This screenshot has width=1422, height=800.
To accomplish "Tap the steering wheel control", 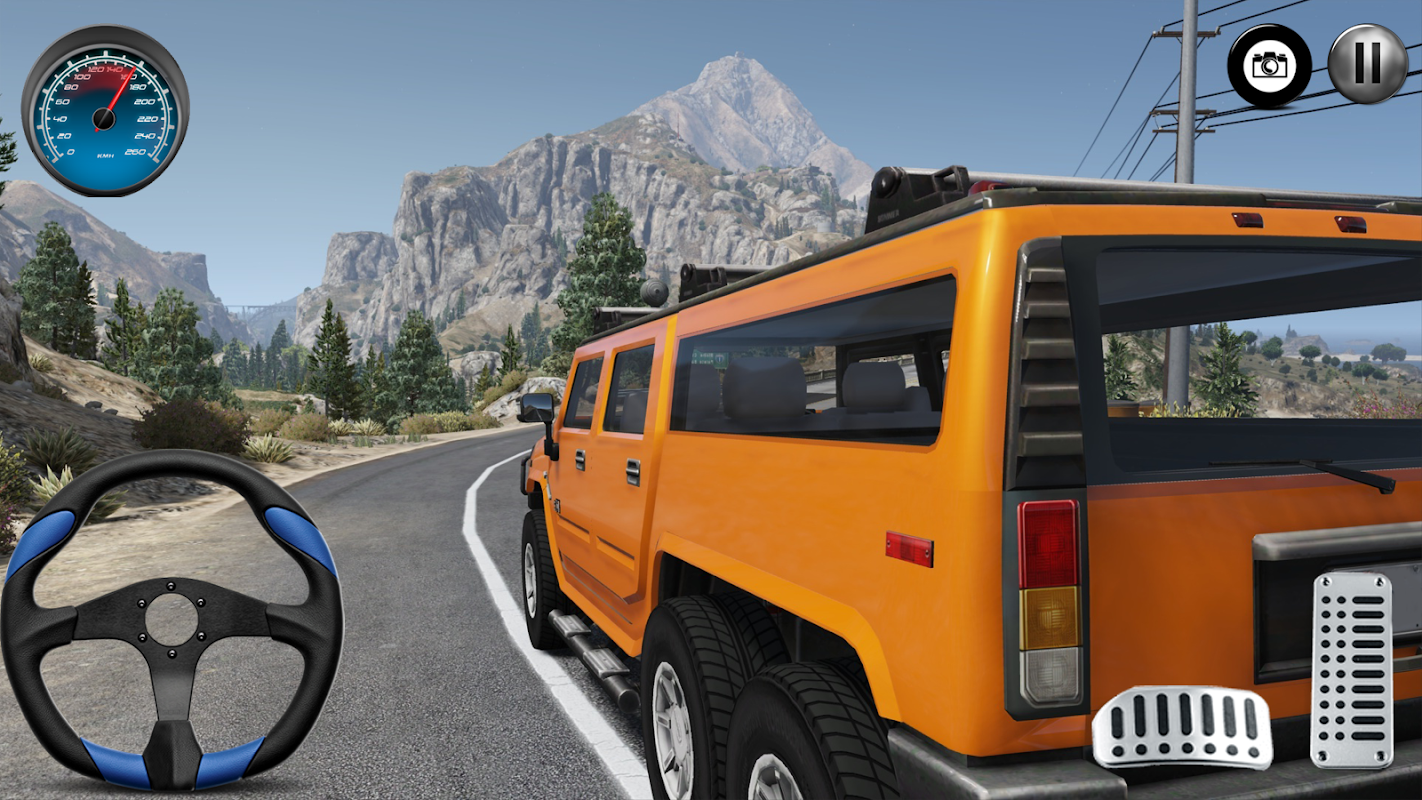I will tap(172, 620).
